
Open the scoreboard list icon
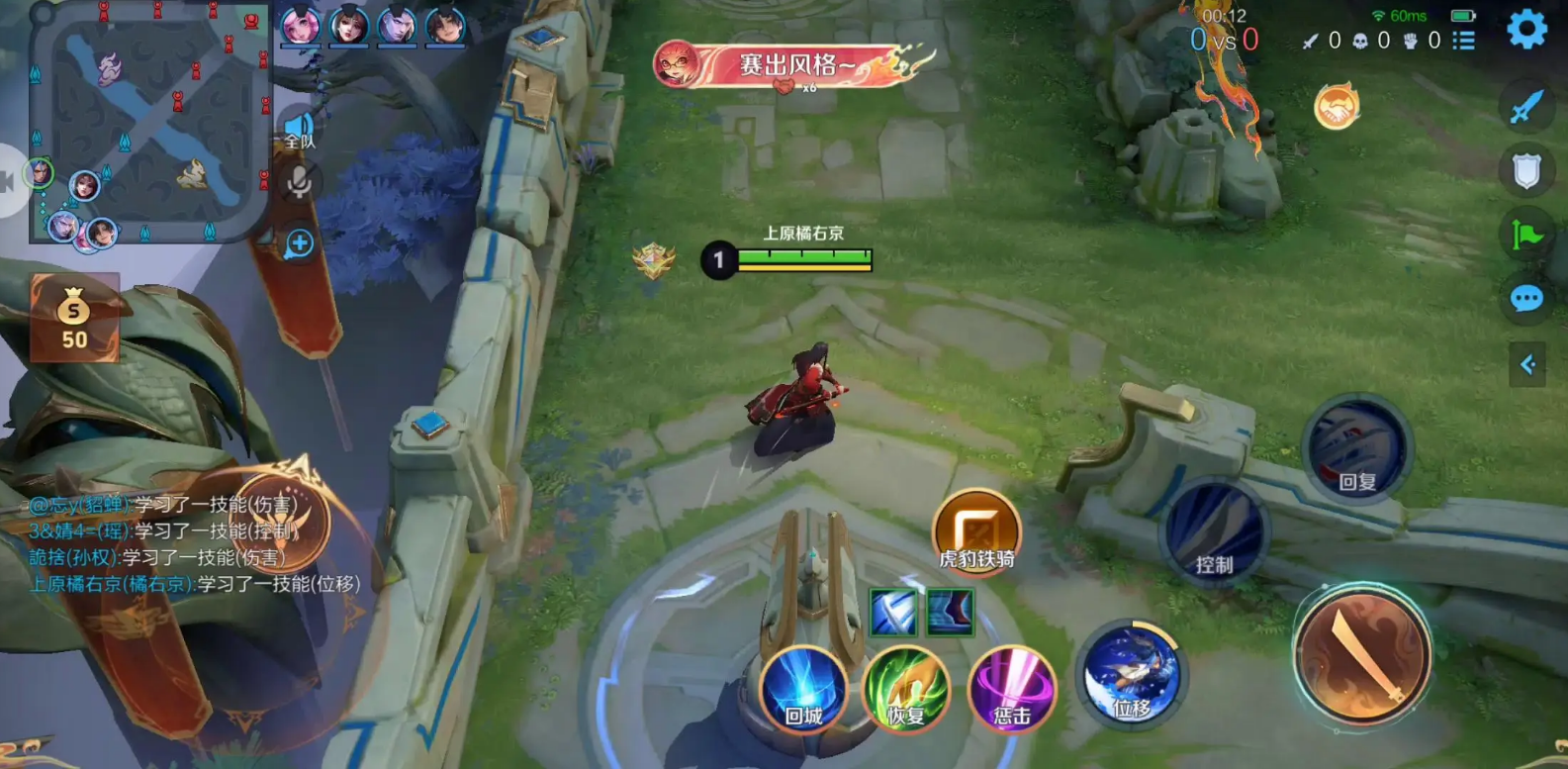(1464, 41)
